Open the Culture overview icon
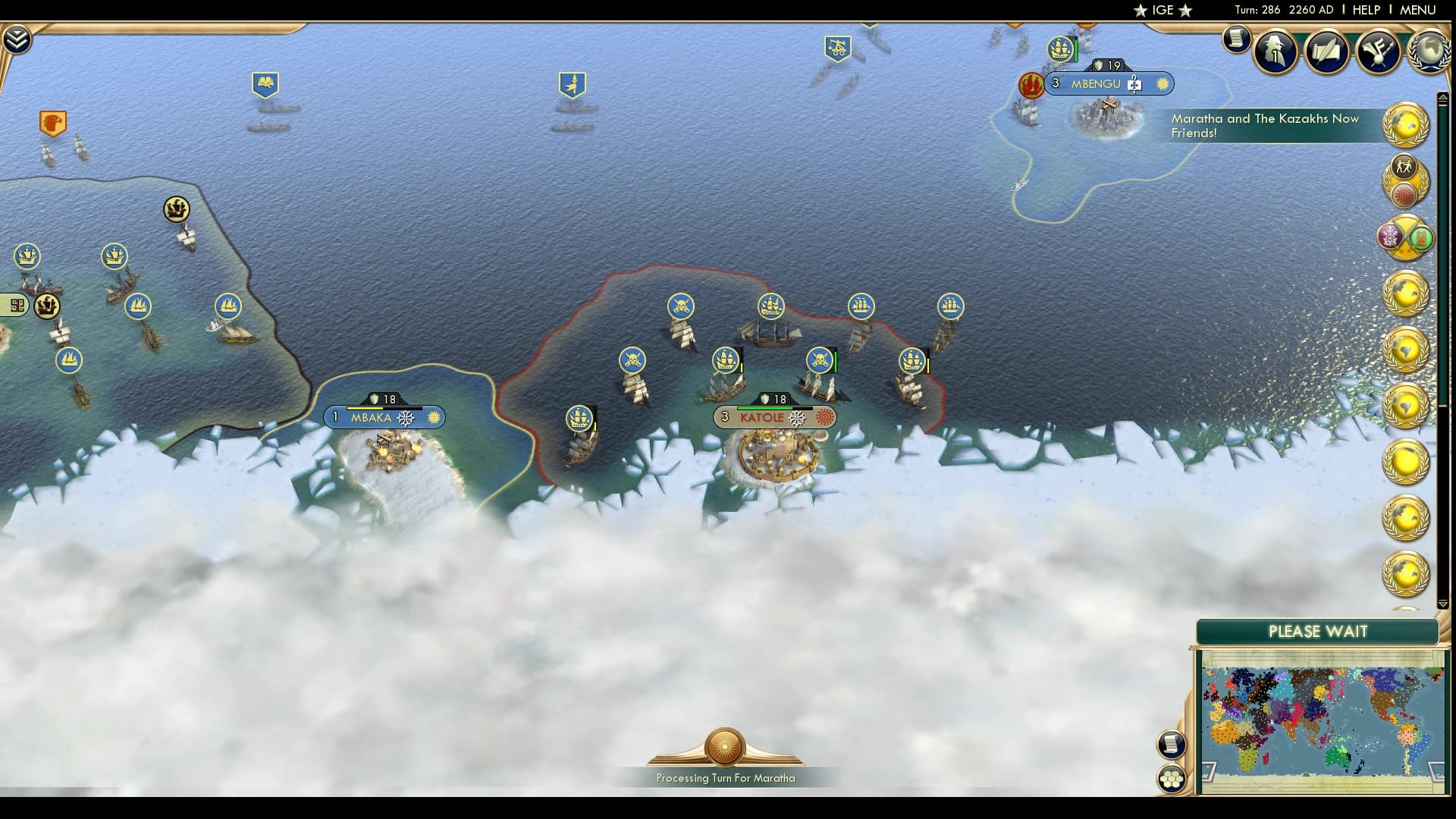Viewport: 1456px width, 819px height. [x=1380, y=51]
